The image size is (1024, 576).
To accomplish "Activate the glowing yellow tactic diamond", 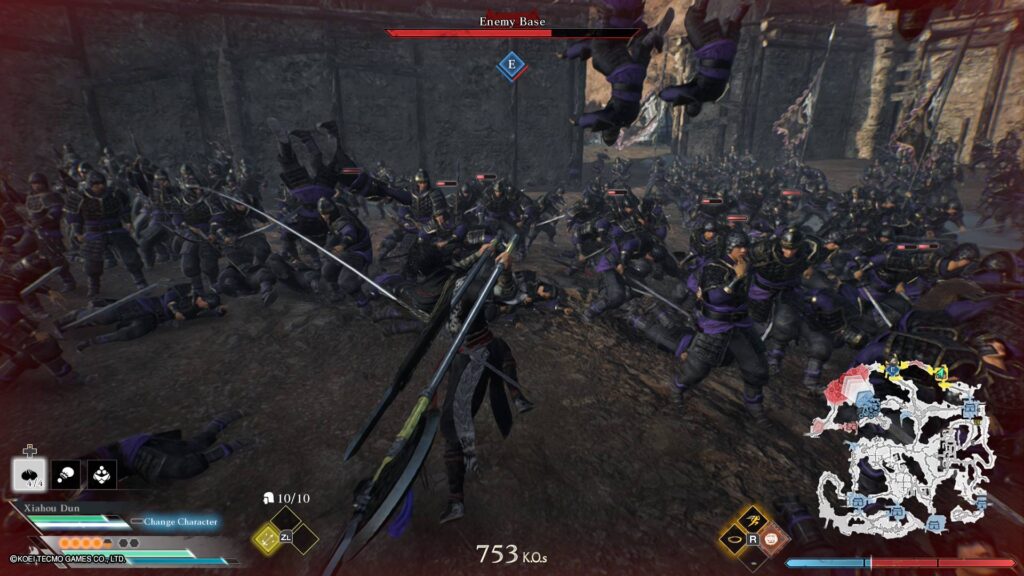I will pyautogui.click(x=267, y=538).
